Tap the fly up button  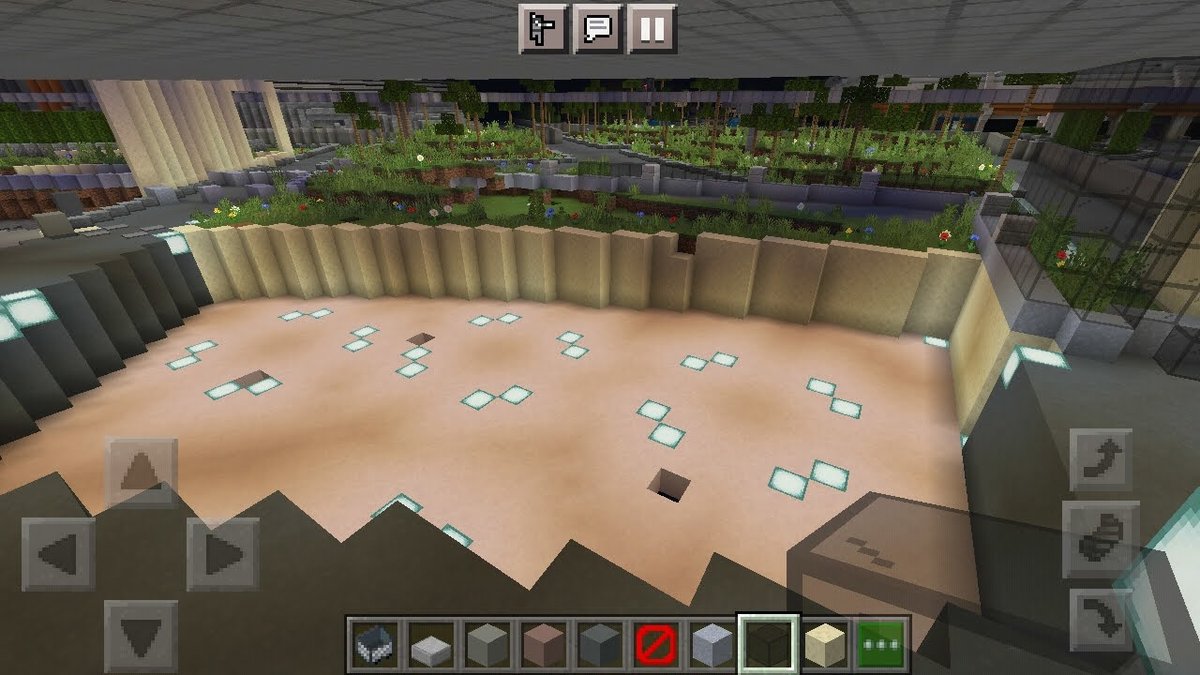coord(1101,460)
